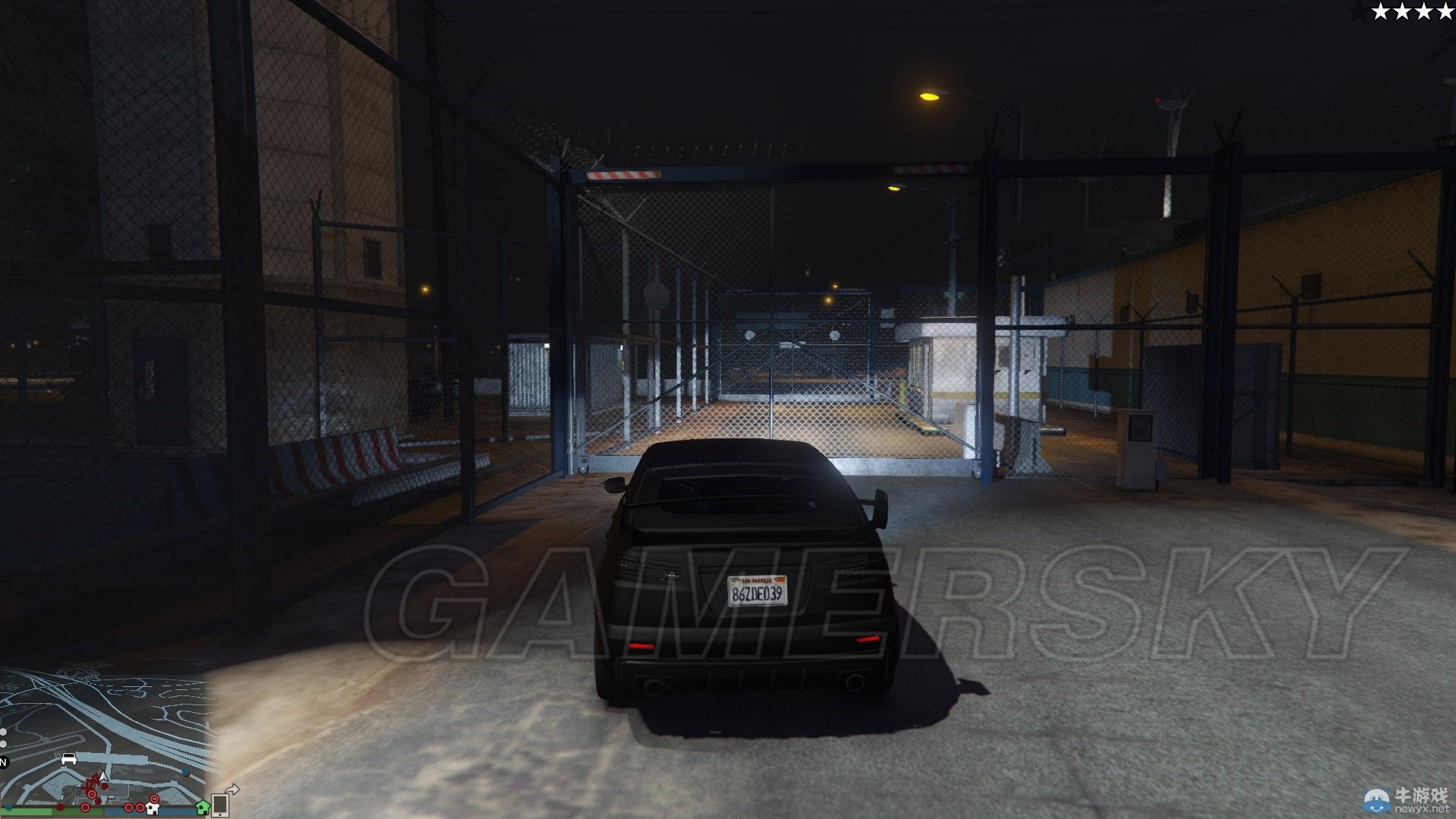Screen dimensions: 1456x819
Task: Click the first wanted star in the corner
Action: click(1382, 11)
